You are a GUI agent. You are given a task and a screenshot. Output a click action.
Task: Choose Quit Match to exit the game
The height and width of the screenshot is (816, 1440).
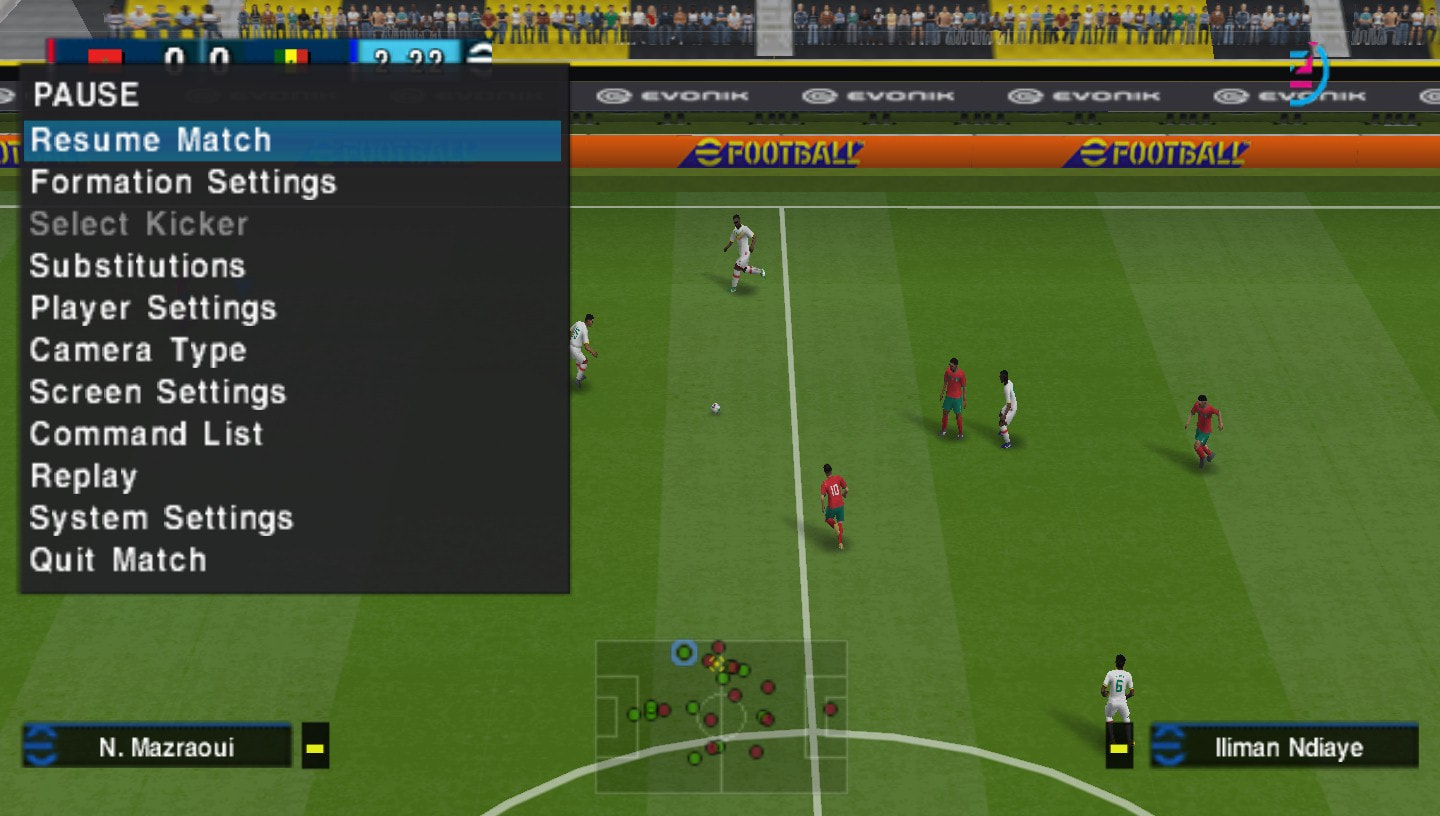[117, 560]
